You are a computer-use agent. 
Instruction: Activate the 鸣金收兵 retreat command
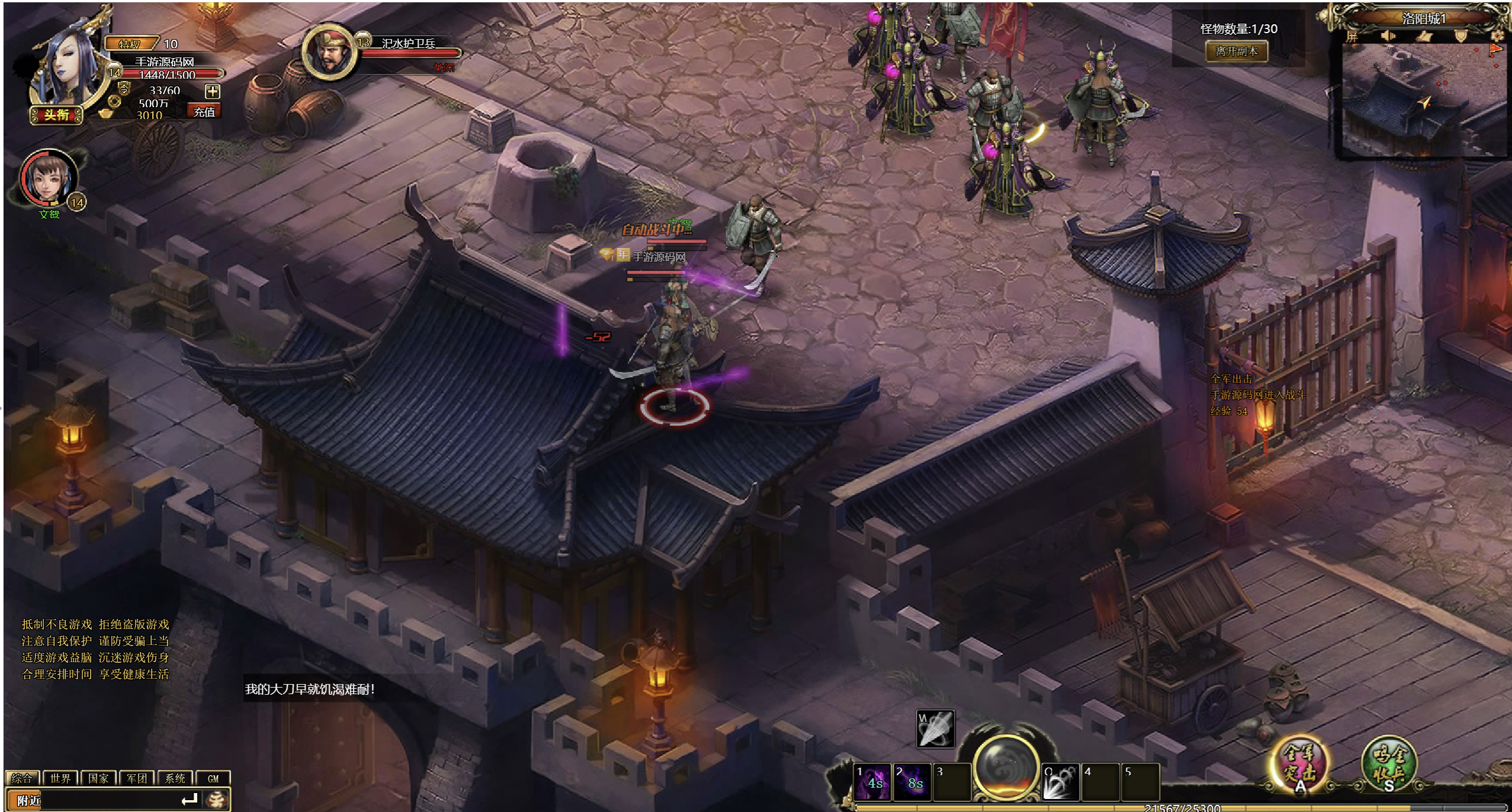pos(1388,763)
